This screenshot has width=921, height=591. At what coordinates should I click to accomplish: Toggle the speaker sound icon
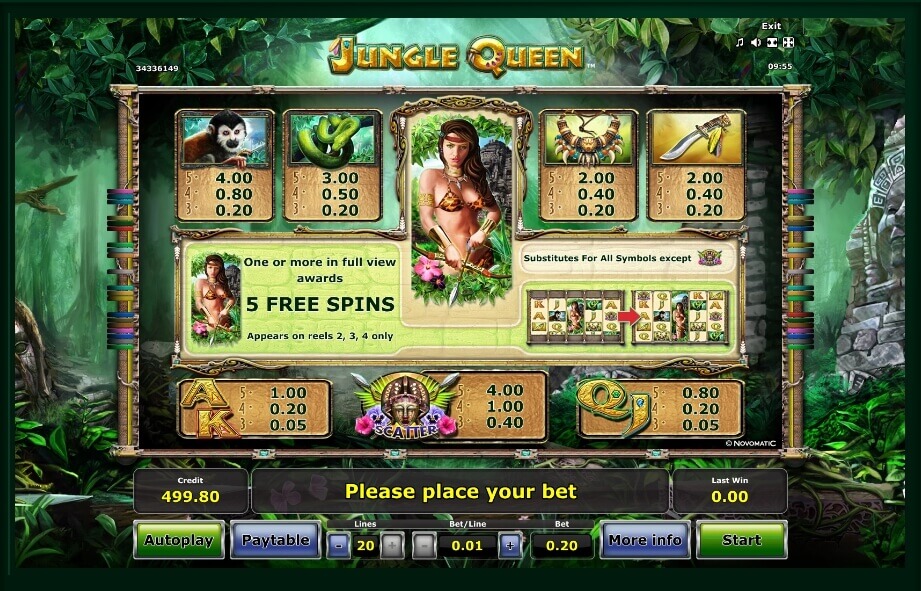(x=756, y=42)
